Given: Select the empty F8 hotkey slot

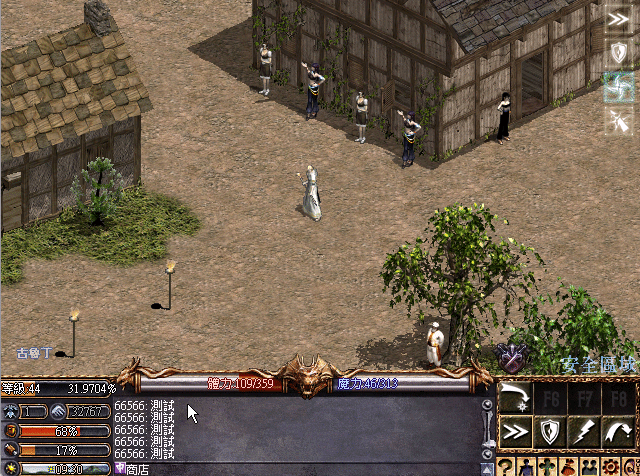Looking at the screenshot, I should click(617, 396).
